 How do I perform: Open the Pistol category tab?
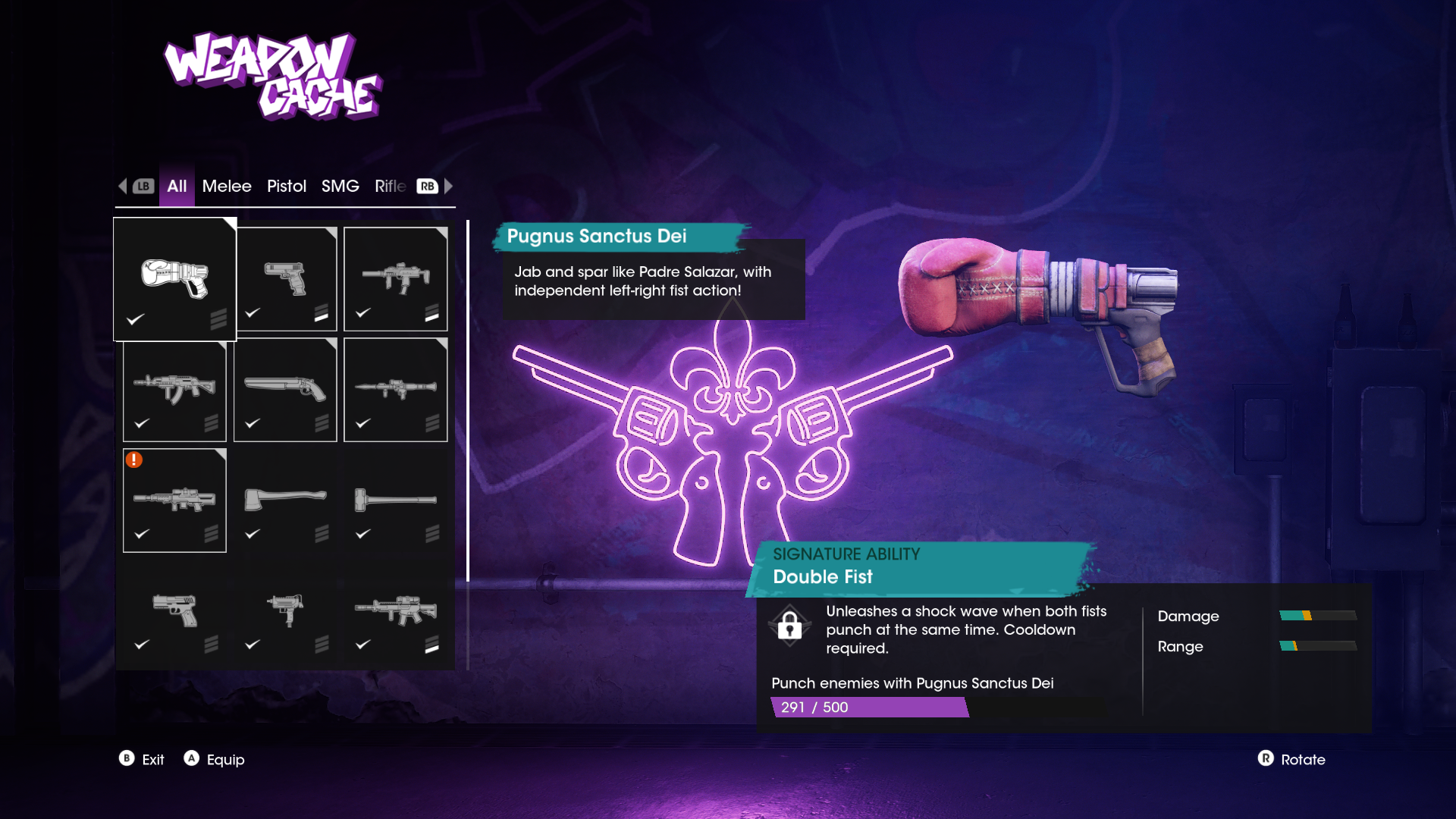tap(286, 187)
